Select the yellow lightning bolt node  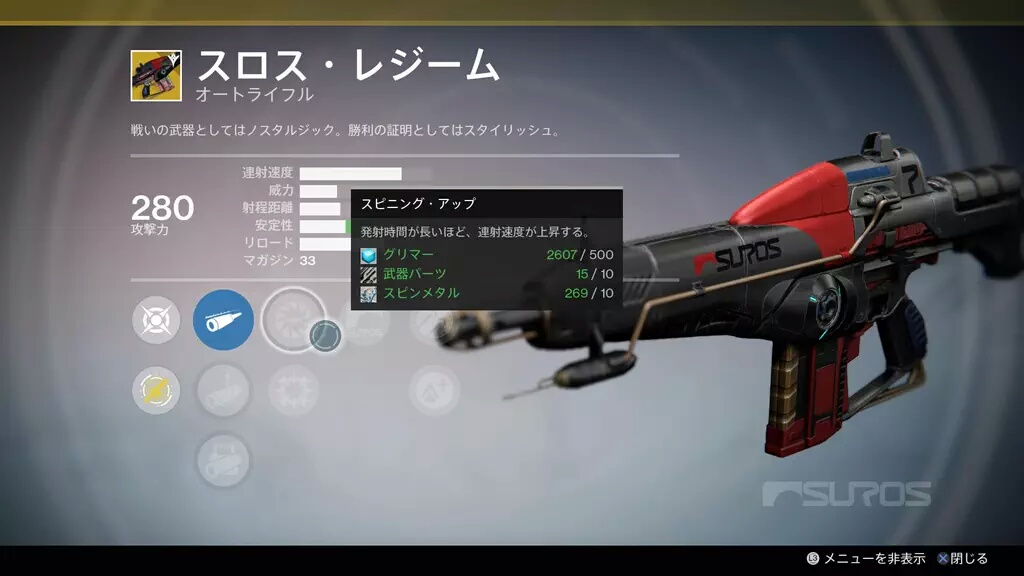point(156,390)
